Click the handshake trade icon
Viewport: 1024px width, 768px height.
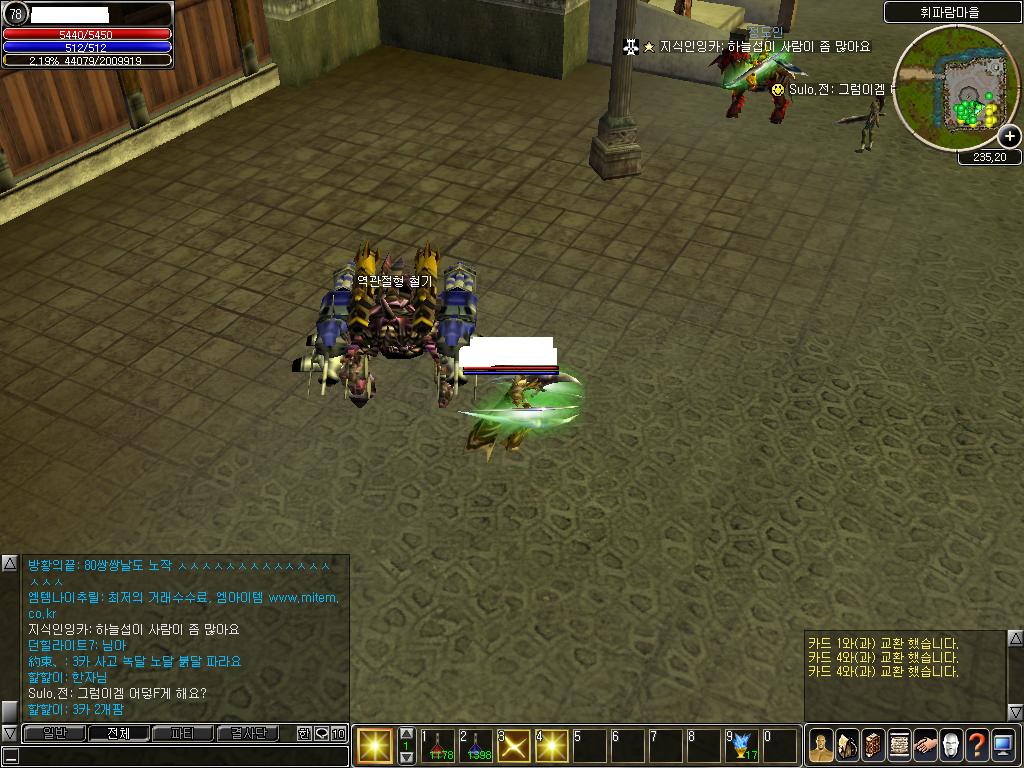coord(925,745)
